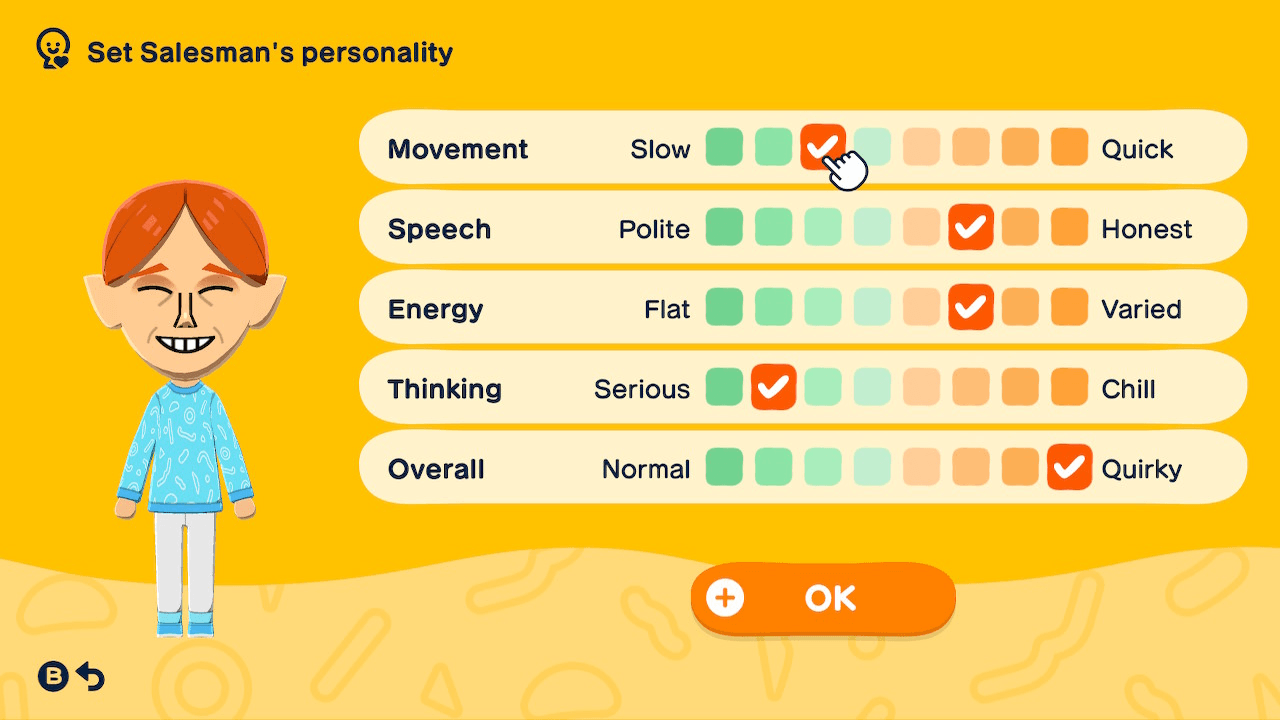
Task: Set Energy to maximum Varied
Action: tap(1069, 308)
